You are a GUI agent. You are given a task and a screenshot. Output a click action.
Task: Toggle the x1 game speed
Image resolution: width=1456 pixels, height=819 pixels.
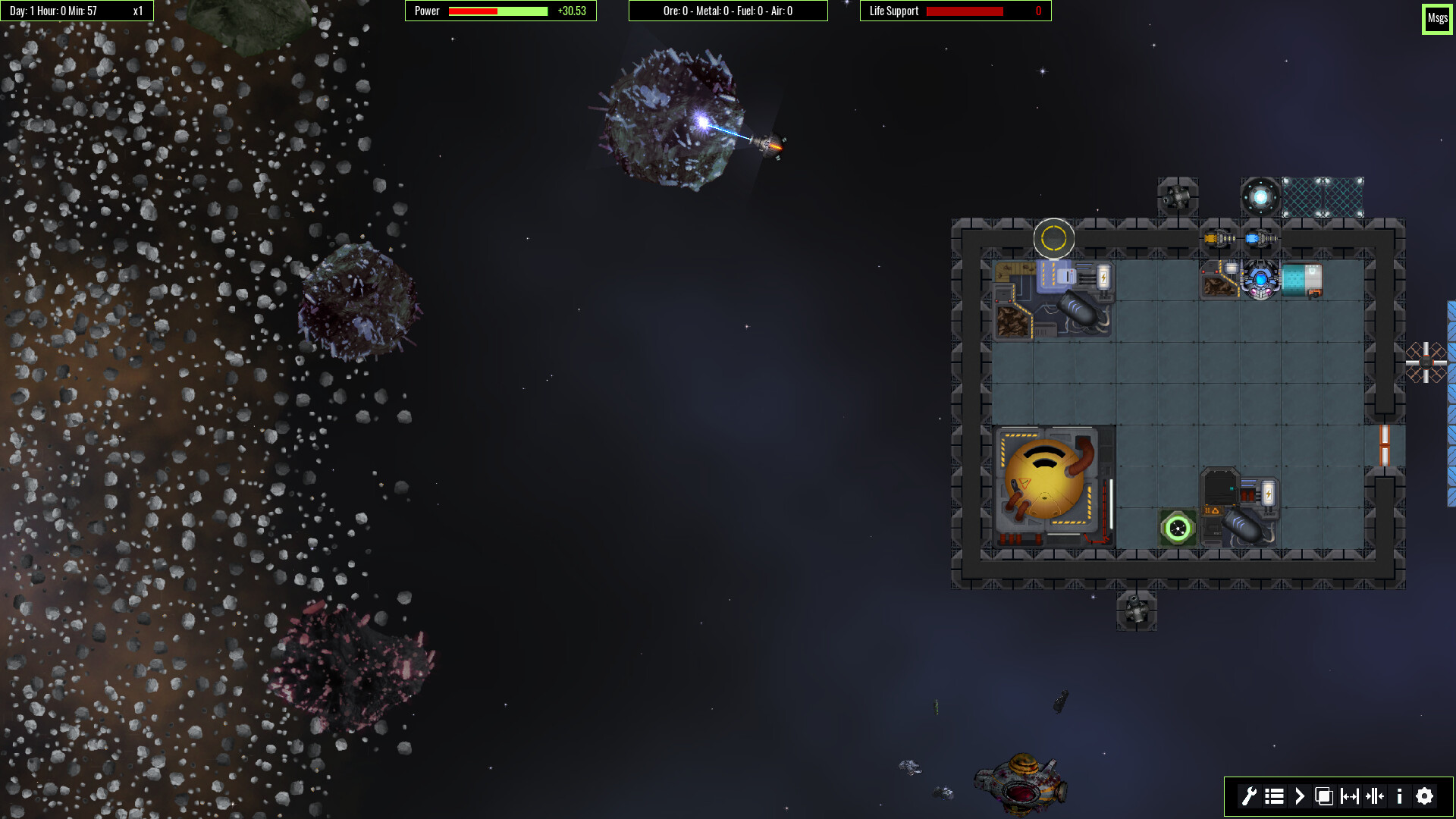coord(136,11)
